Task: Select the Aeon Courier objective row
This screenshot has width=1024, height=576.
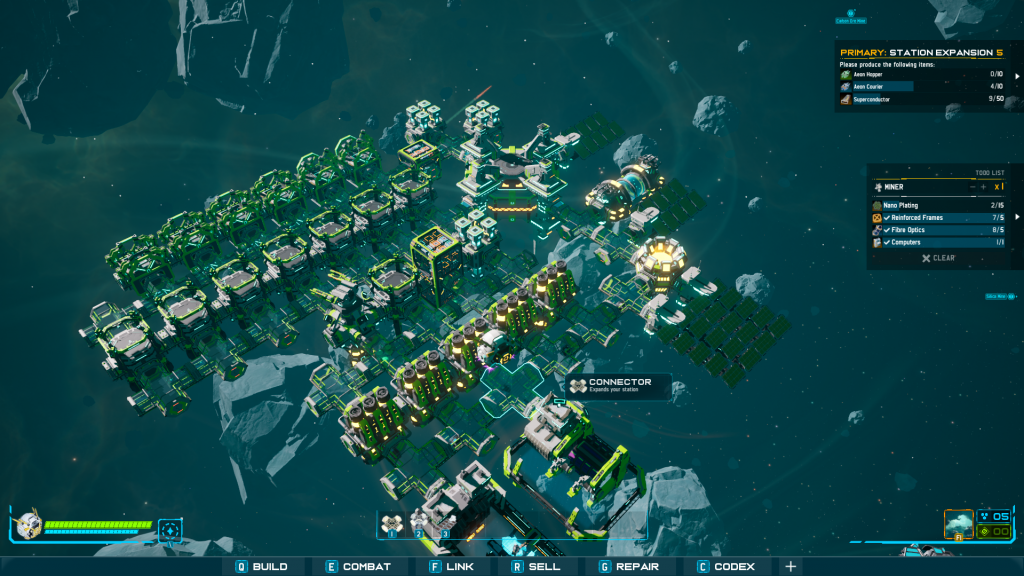Action: click(920, 87)
